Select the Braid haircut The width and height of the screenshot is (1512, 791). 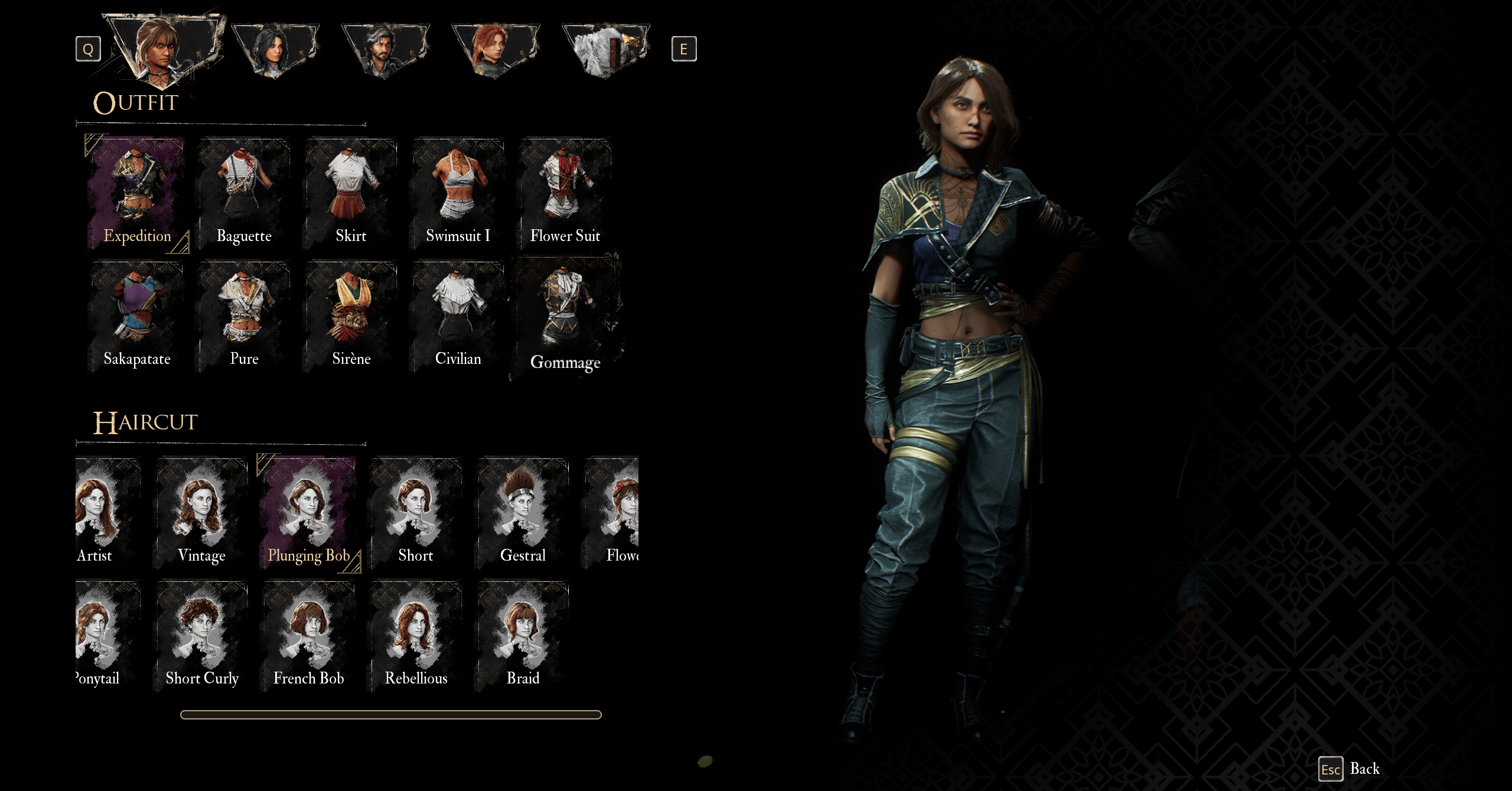523,636
